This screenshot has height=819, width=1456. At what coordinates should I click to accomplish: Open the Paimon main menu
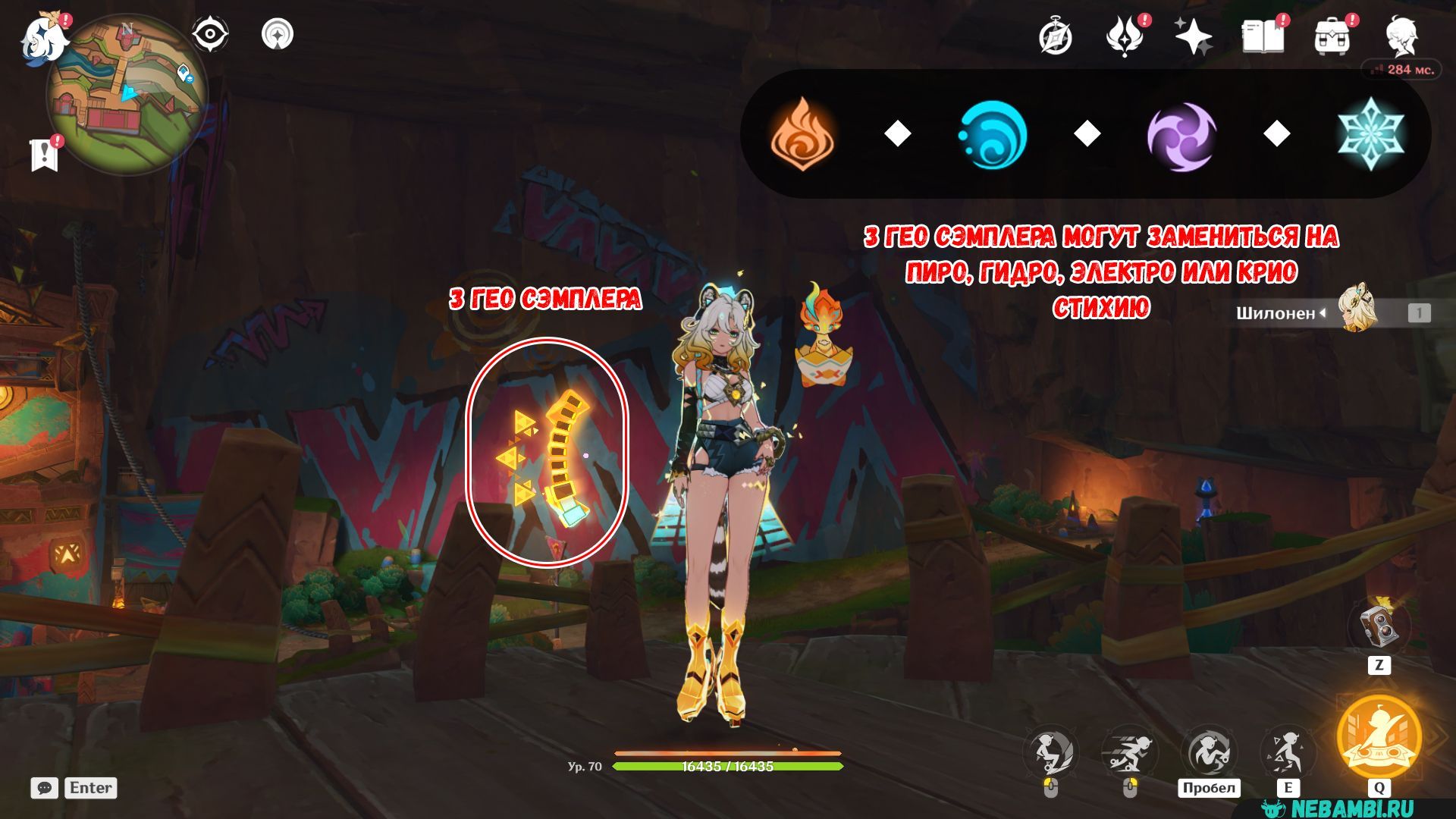(x=44, y=39)
